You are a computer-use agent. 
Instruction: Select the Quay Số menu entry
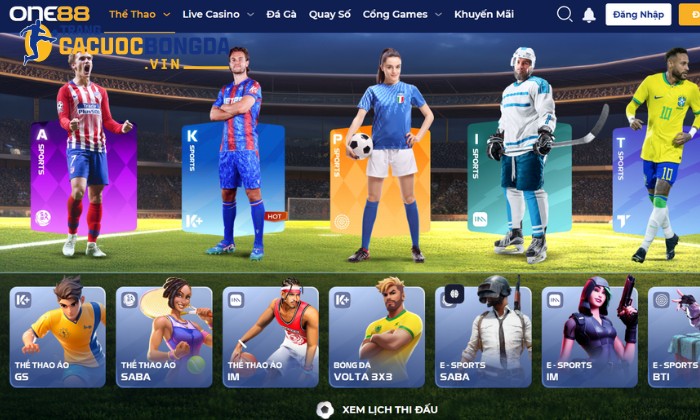pyautogui.click(x=329, y=14)
